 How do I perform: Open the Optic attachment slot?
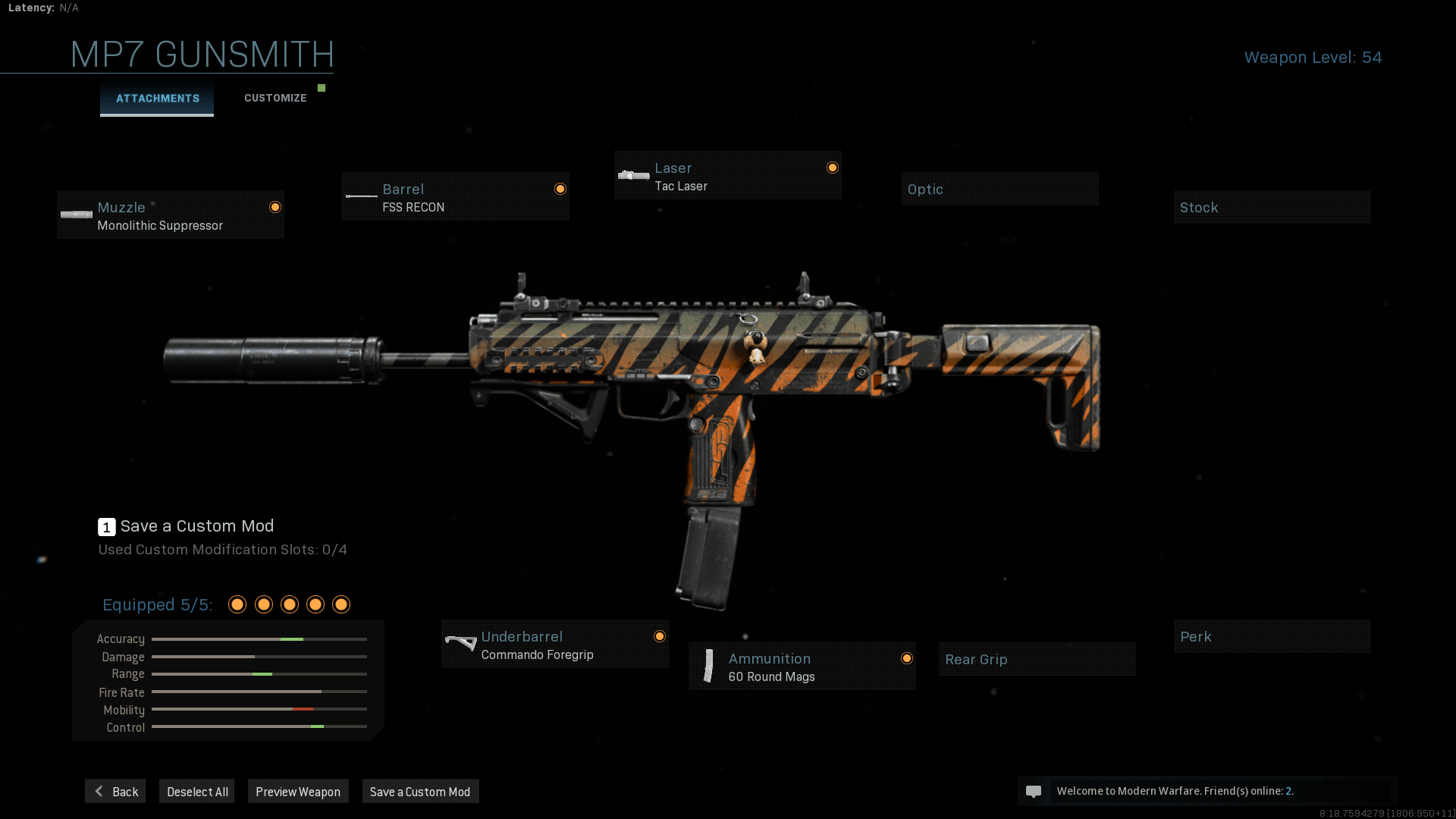tap(999, 189)
